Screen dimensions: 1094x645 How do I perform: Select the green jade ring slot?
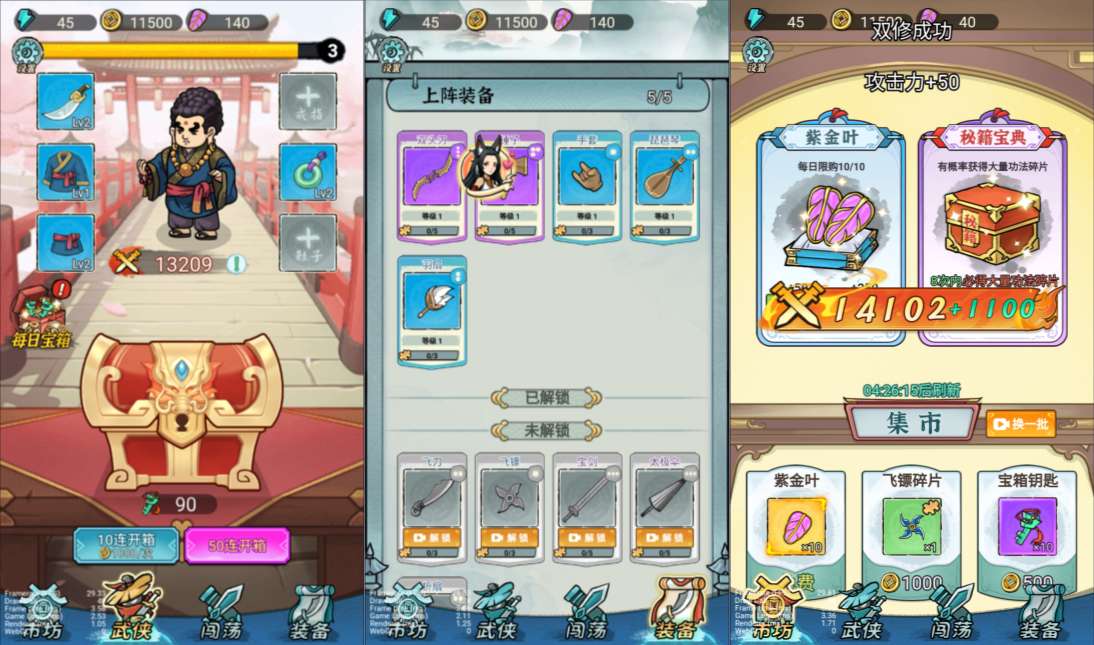pyautogui.click(x=307, y=172)
